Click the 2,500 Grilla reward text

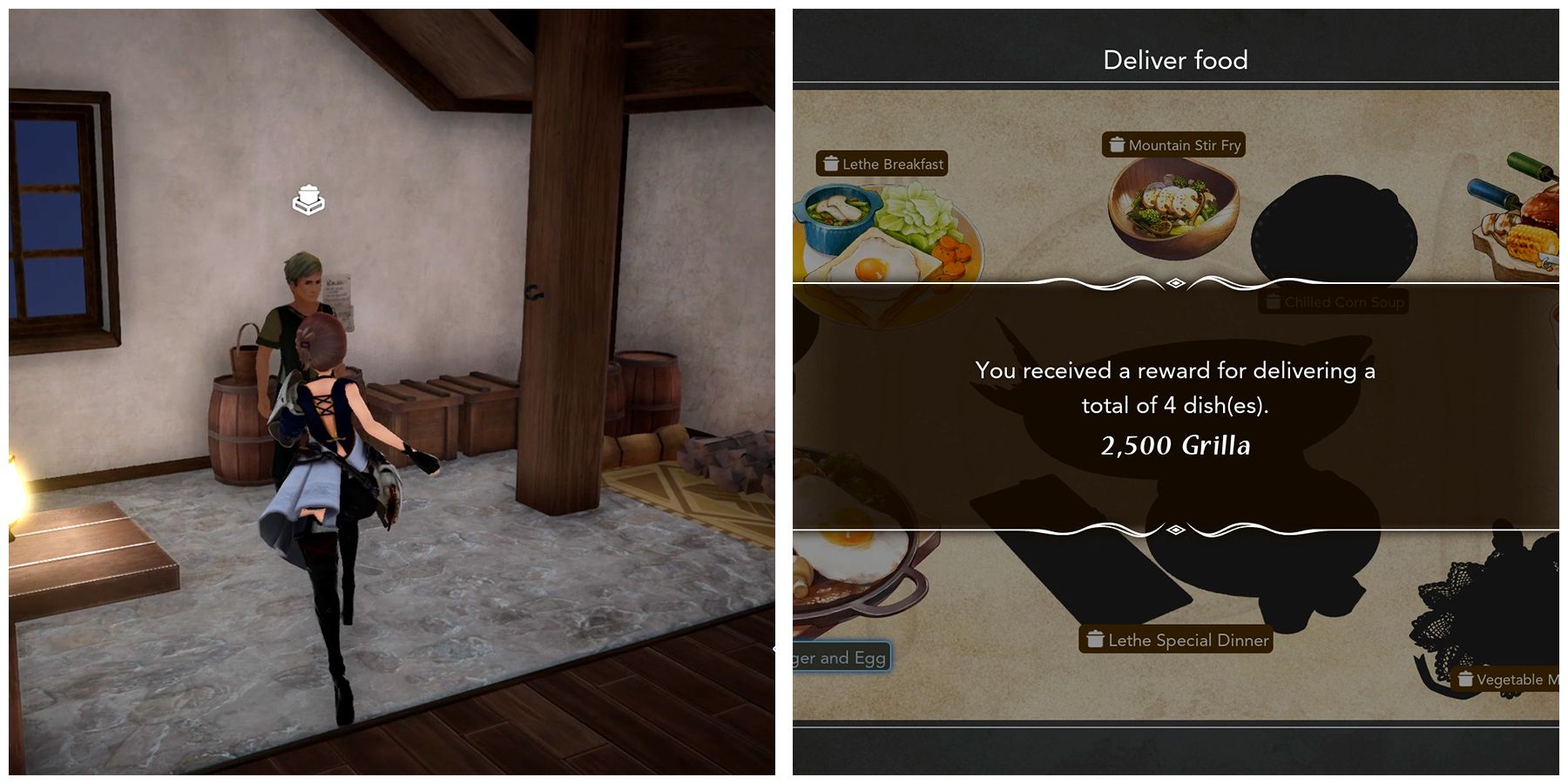pos(1175,444)
